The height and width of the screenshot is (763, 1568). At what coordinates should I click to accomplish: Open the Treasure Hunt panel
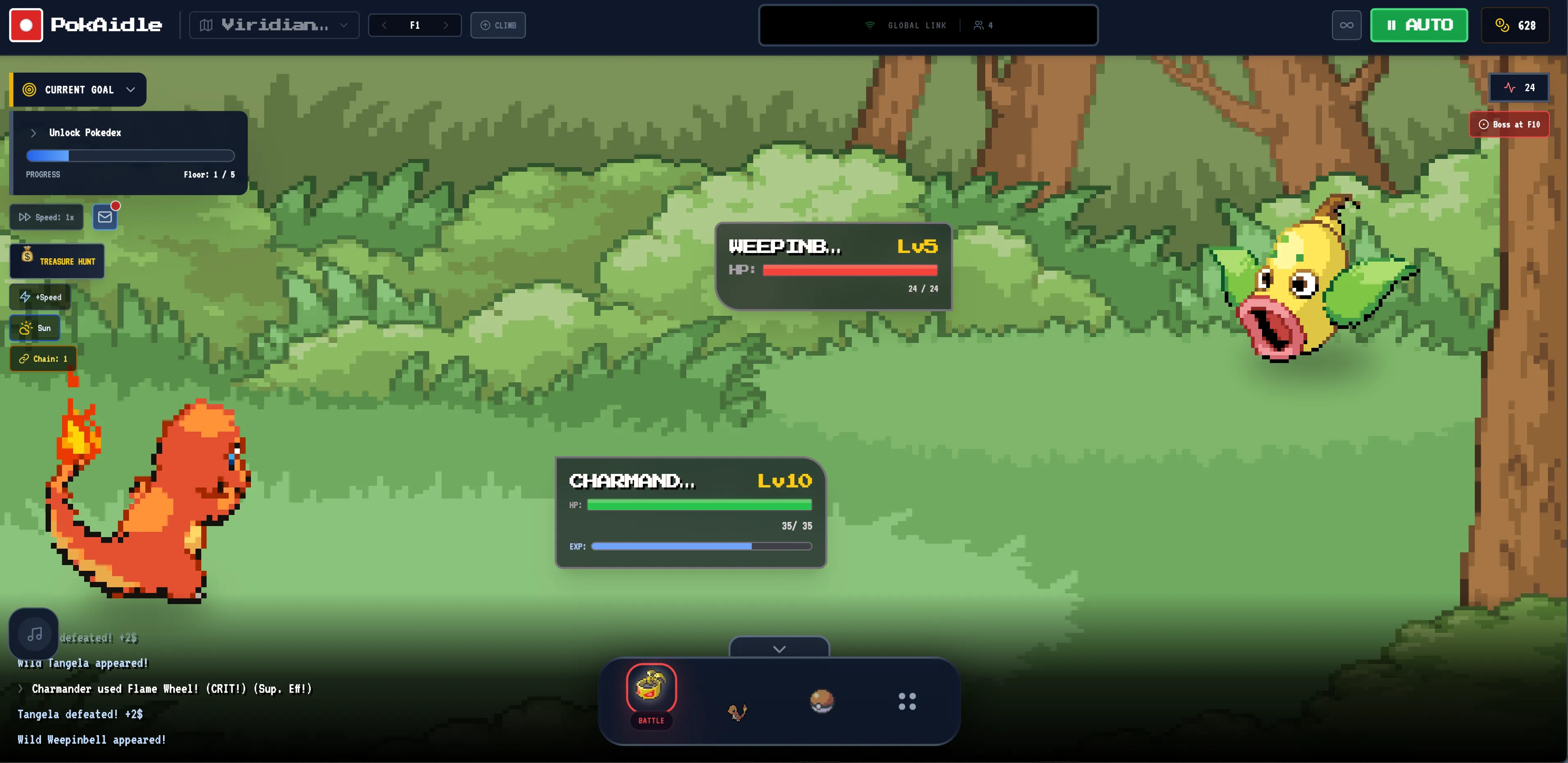click(57, 260)
